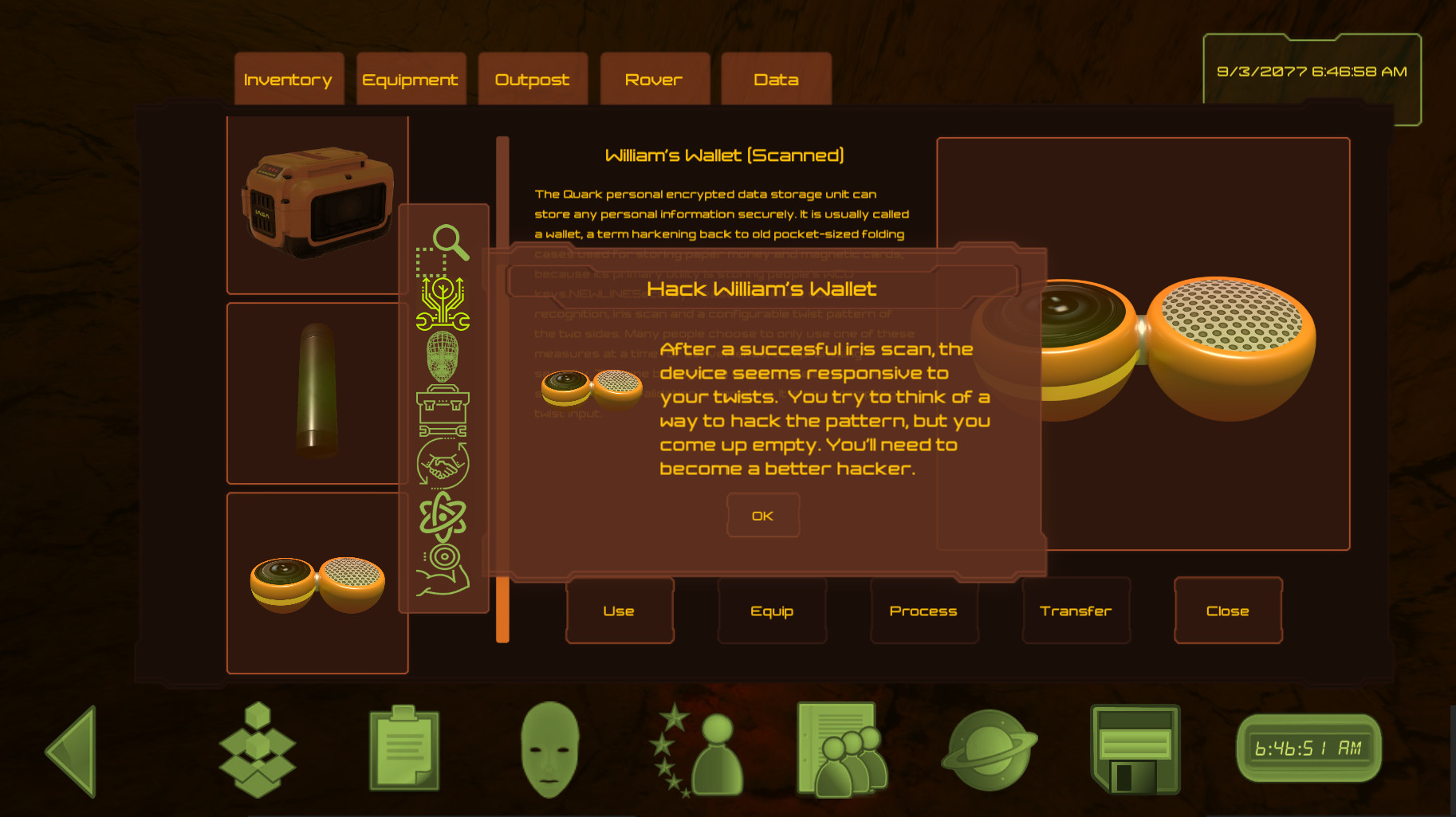Select the Rover tab

point(654,80)
